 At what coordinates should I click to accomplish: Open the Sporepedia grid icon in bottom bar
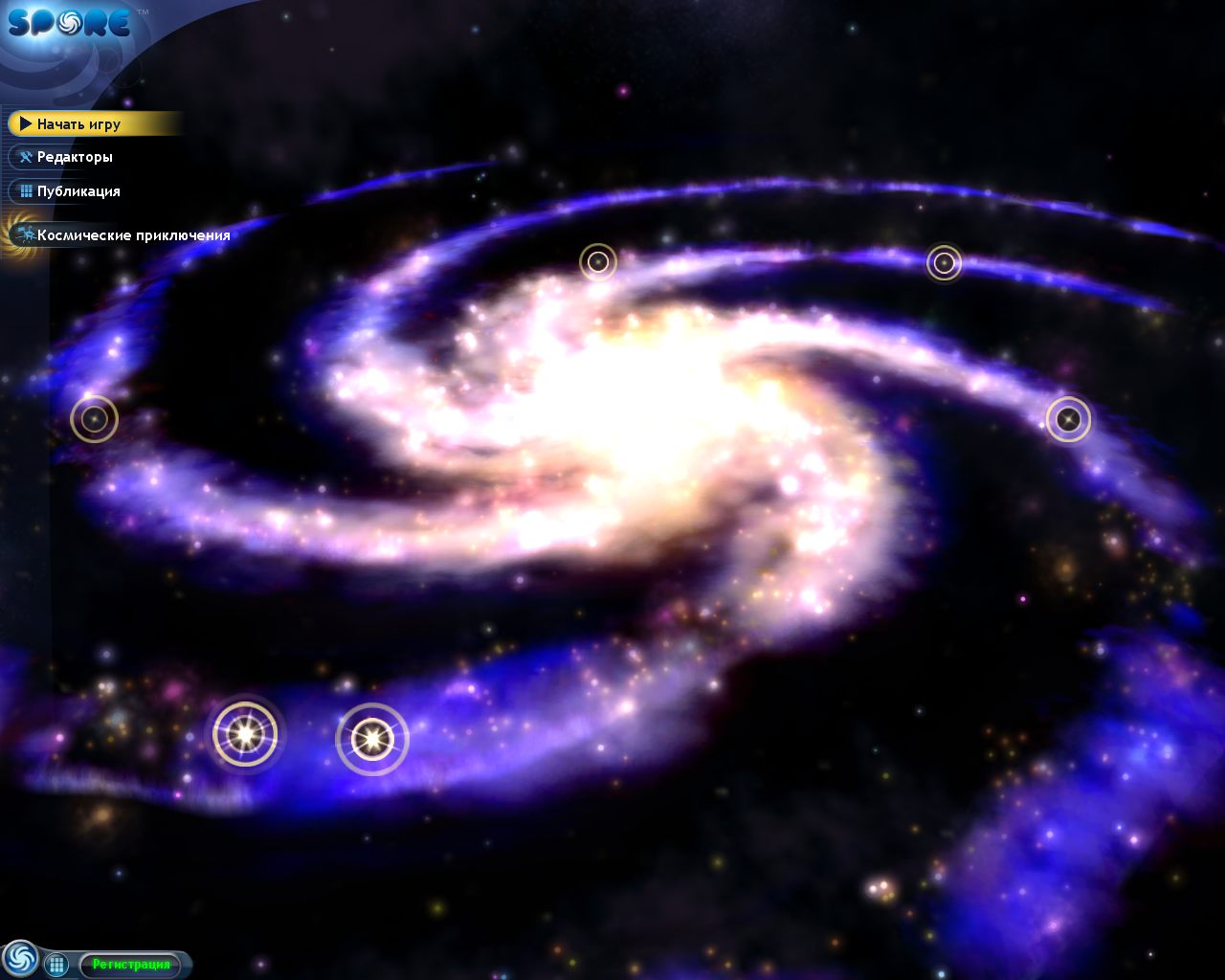point(57,965)
